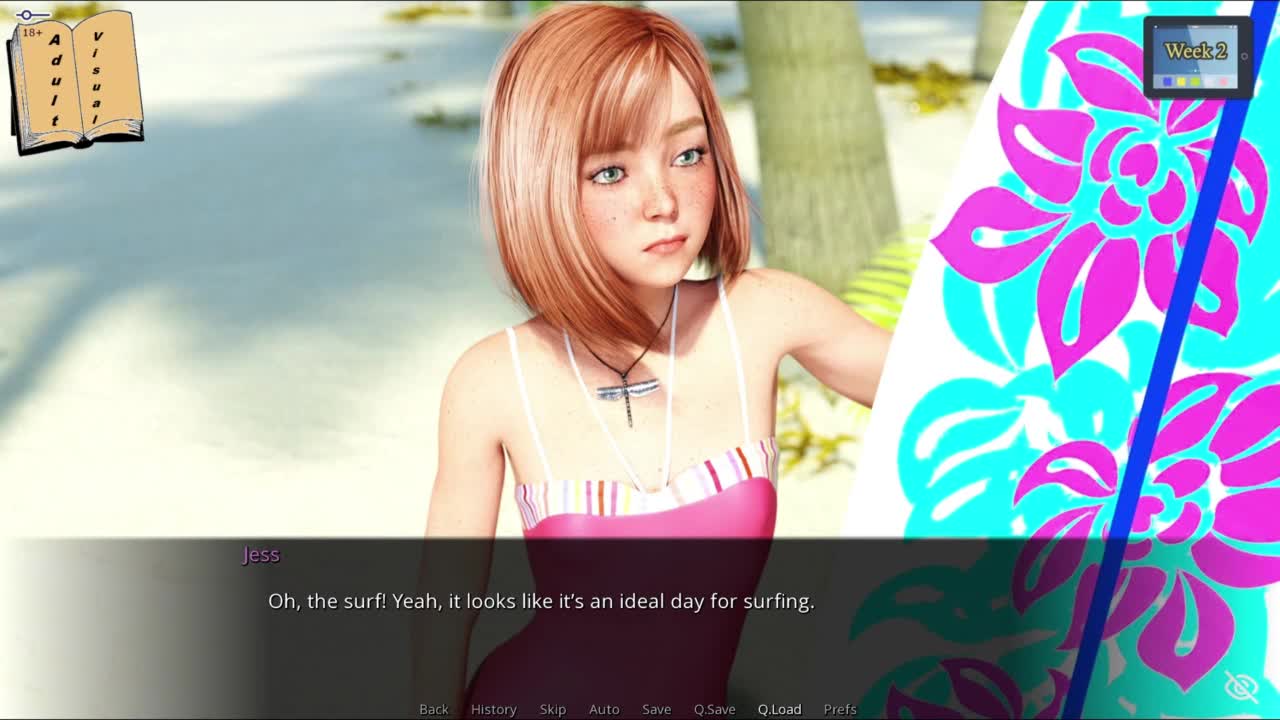Screen dimensions: 1280x720
Task: Hide the dialogue box with eye icon
Action: (x=1241, y=687)
